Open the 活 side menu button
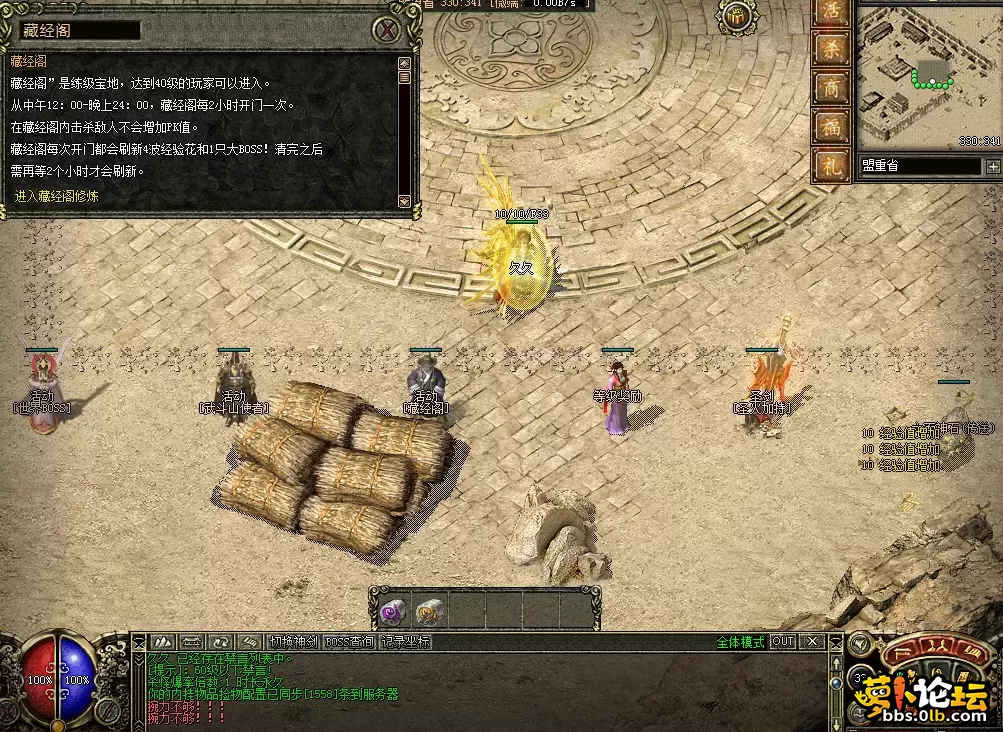Viewport: 1003px width, 732px height. [x=831, y=14]
